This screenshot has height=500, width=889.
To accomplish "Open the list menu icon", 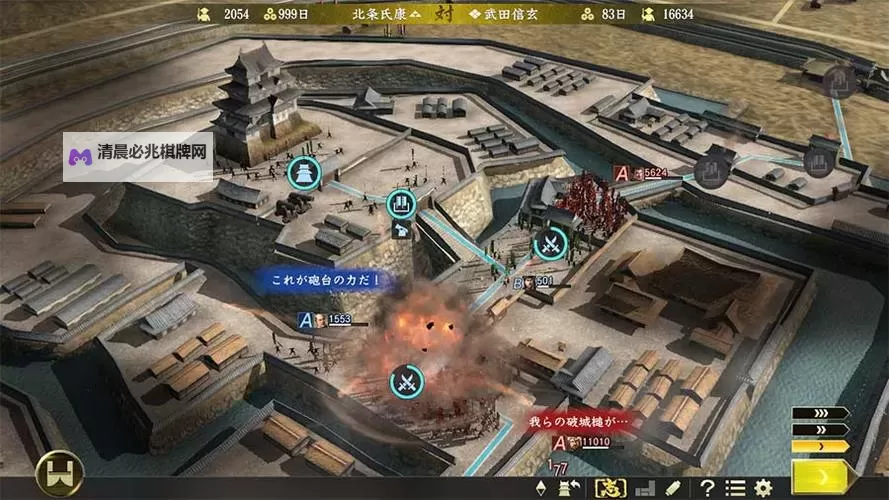I will tap(736, 488).
